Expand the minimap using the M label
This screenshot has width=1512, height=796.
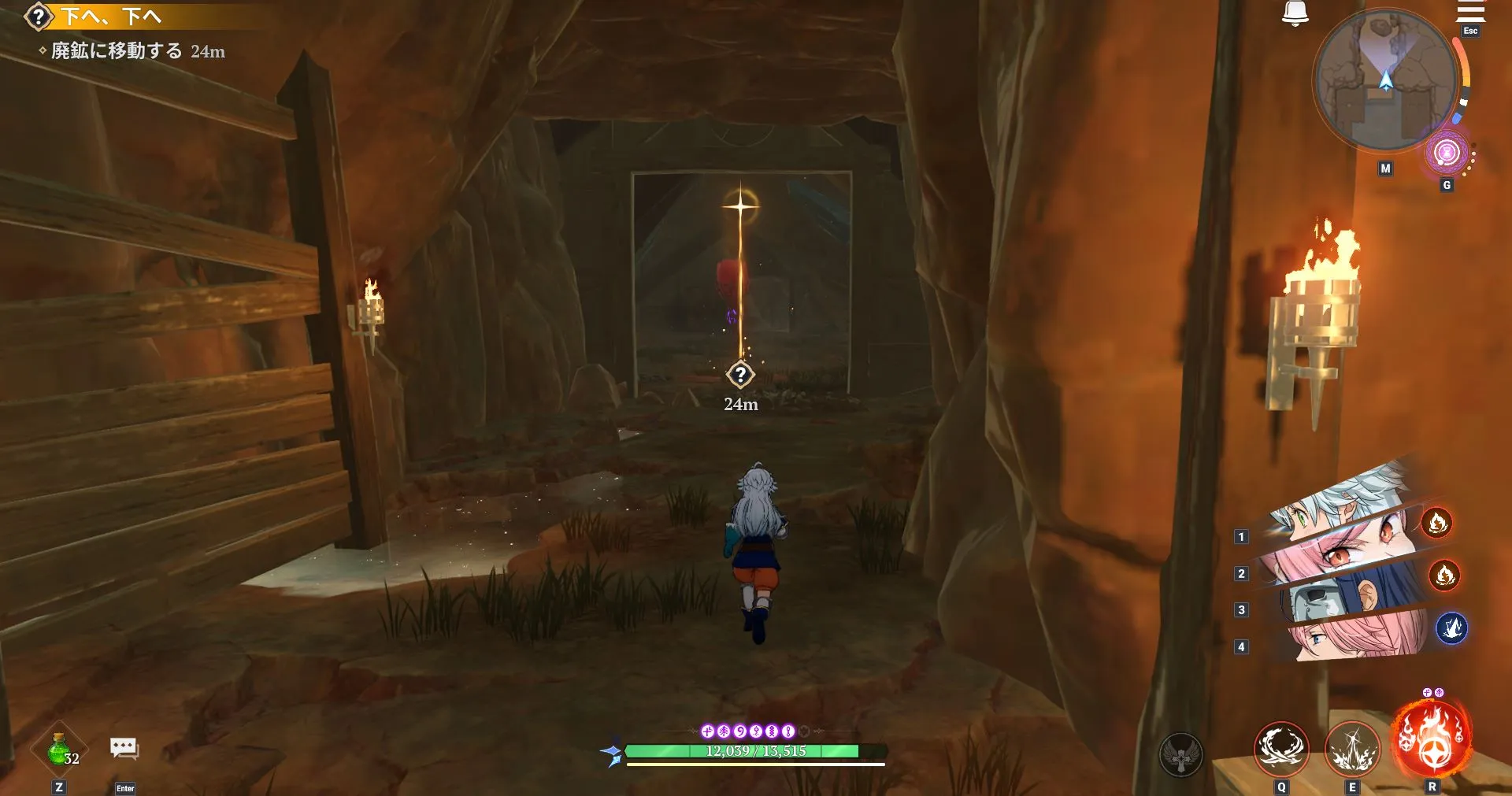1384,168
